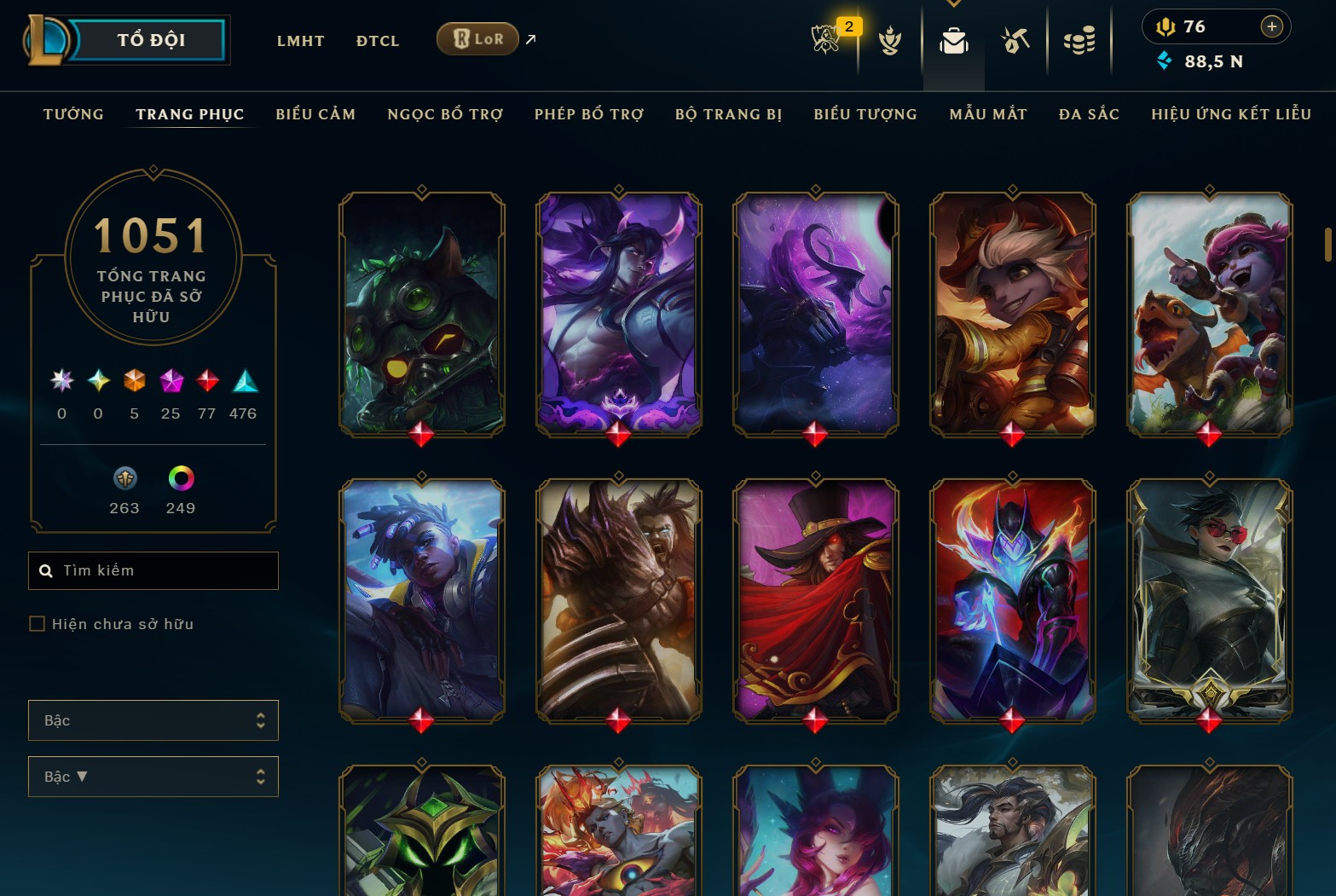This screenshot has height=896, width=1336.
Task: Click the plus button to purchase RP
Action: point(1272,26)
